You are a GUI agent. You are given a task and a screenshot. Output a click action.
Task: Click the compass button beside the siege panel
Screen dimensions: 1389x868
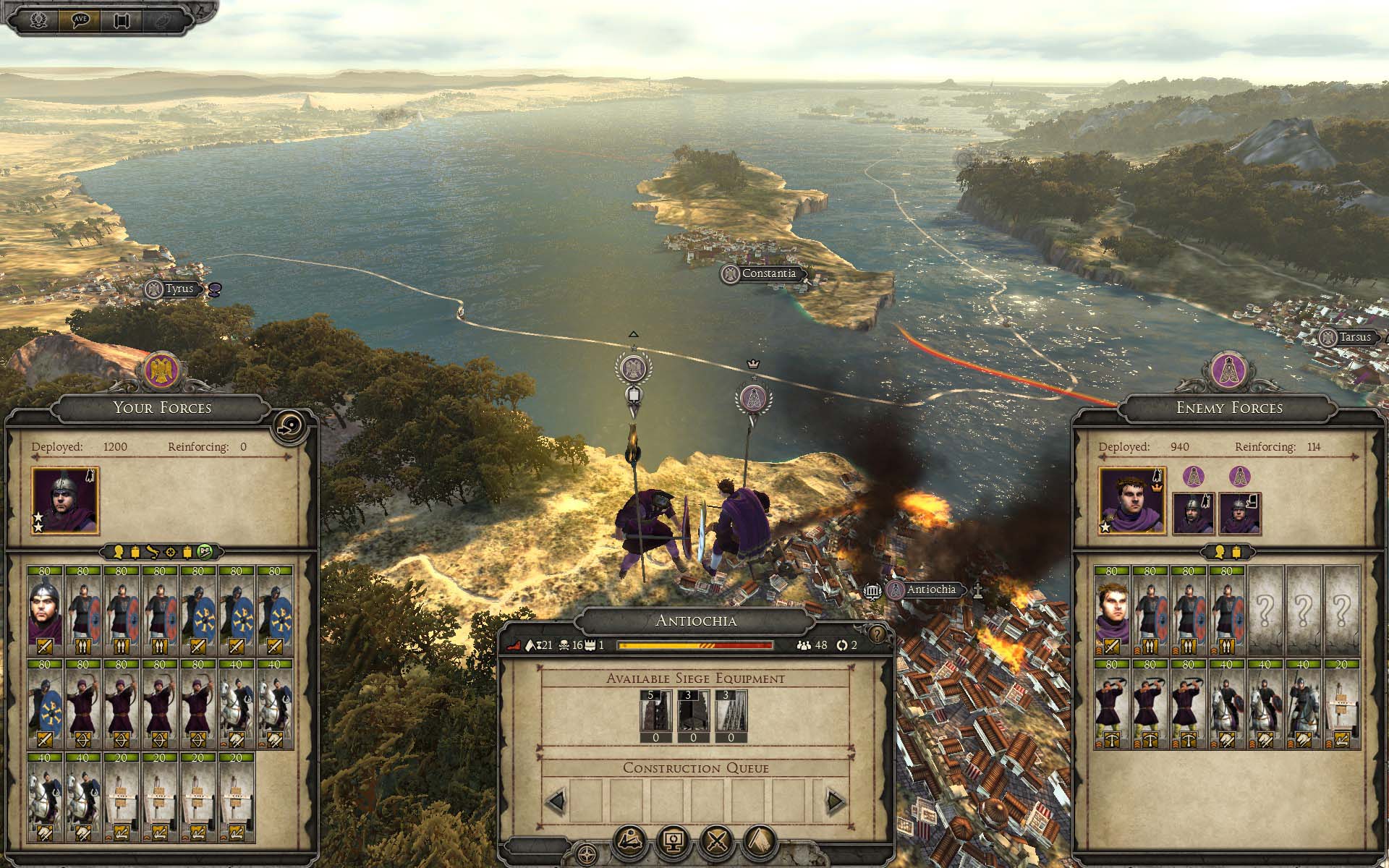tap(587, 853)
